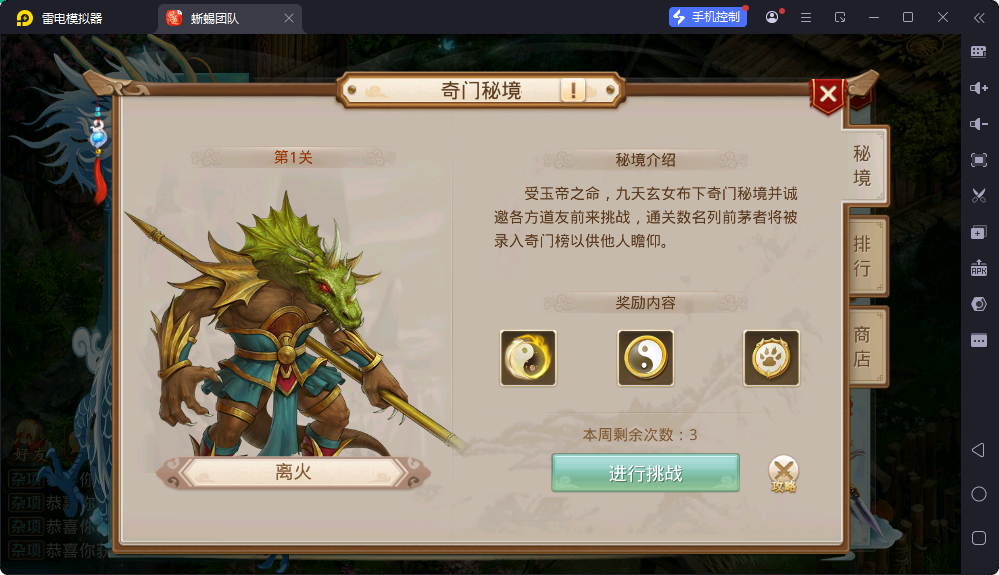The height and width of the screenshot is (575, 999).
Task: Switch to the 商店 shop tab
Action: (x=862, y=346)
